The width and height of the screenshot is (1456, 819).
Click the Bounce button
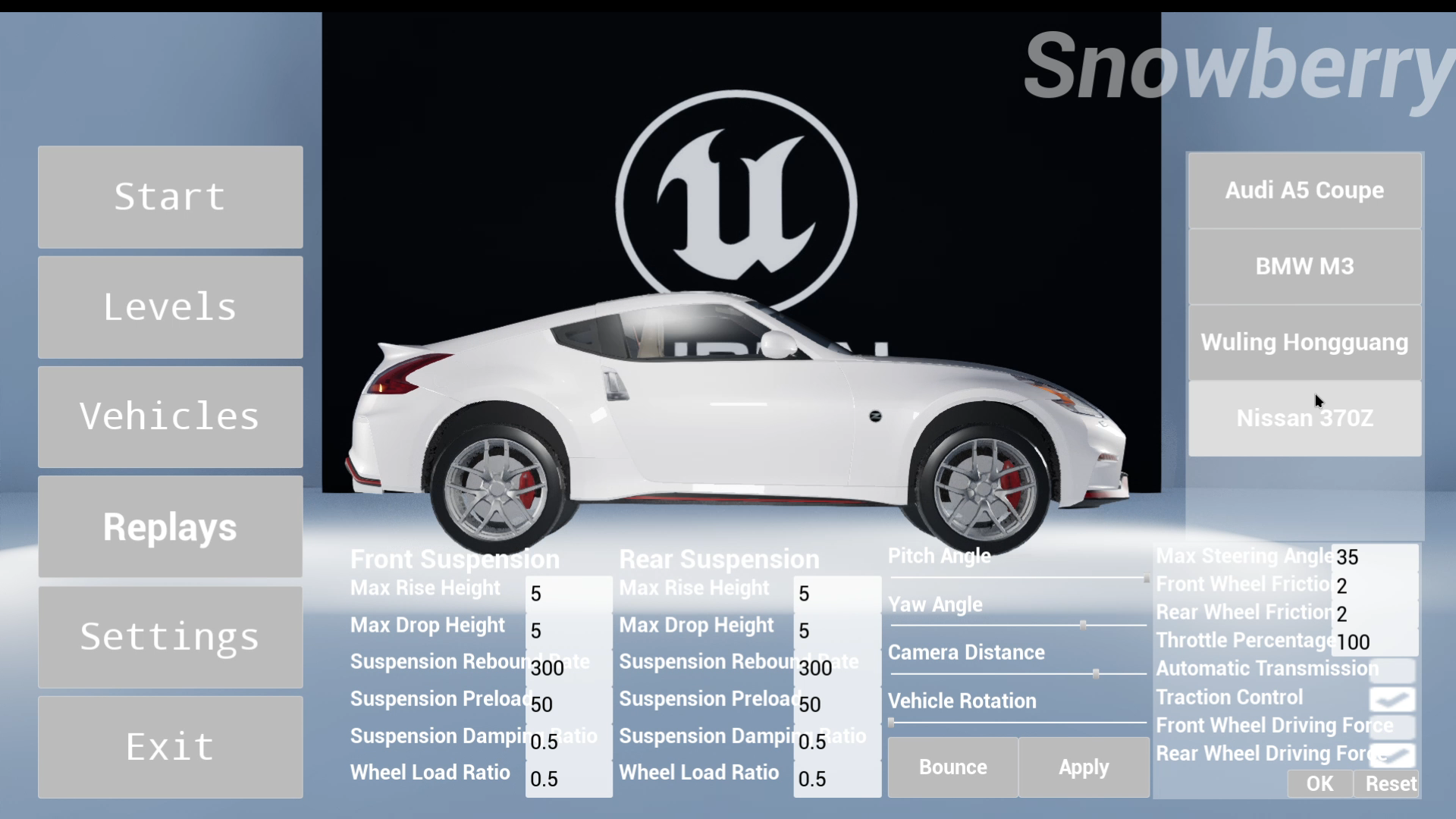tap(952, 767)
